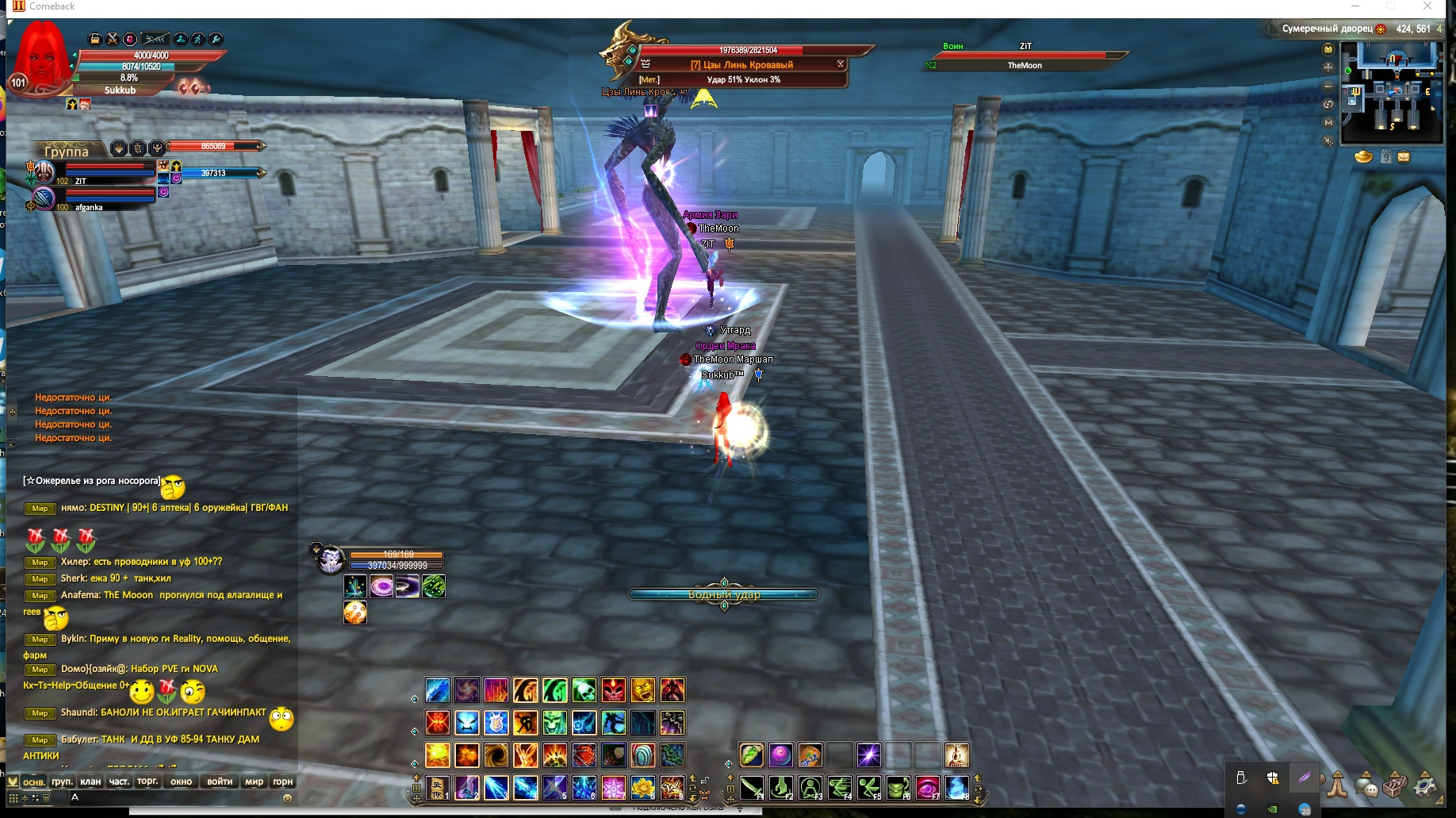1456x818 pixels.
Task: Close the boss target frame
Action: (x=841, y=64)
